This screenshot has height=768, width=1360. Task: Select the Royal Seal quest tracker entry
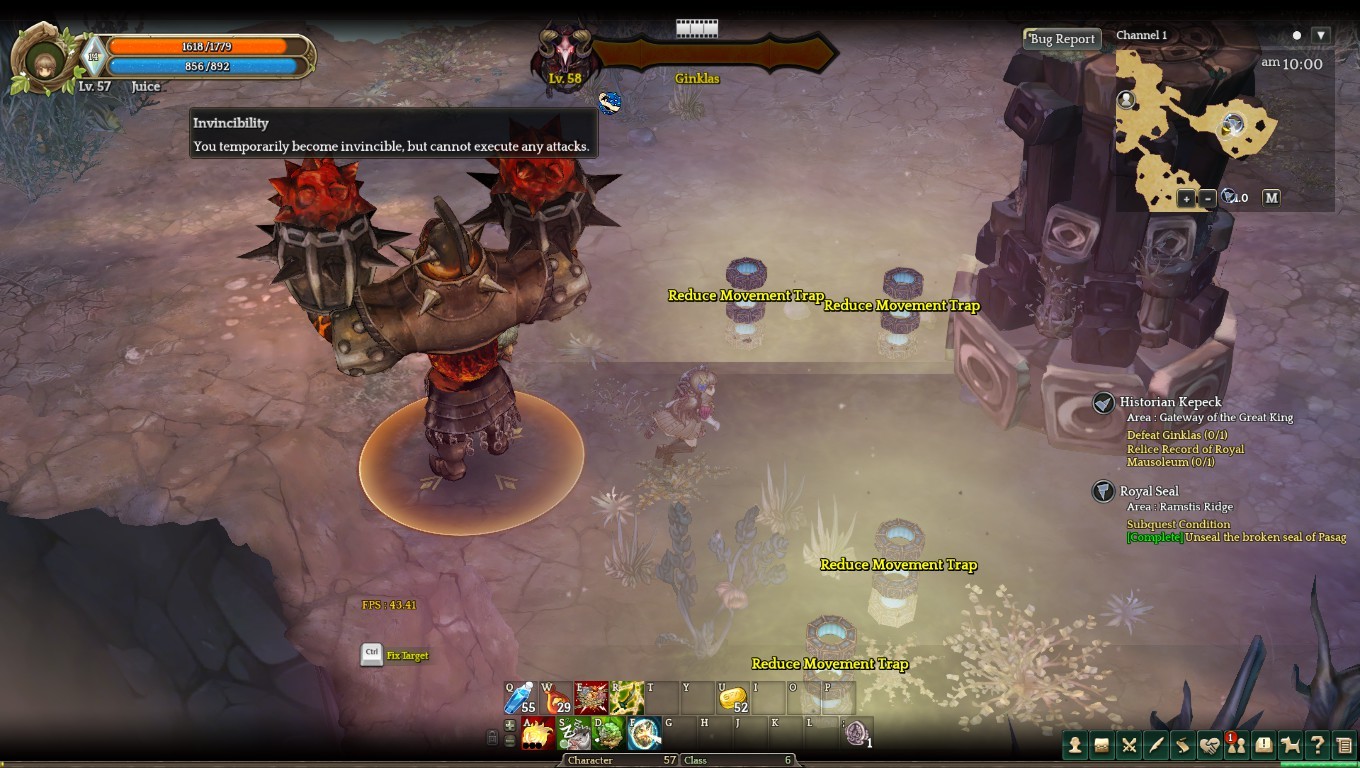pos(1148,491)
